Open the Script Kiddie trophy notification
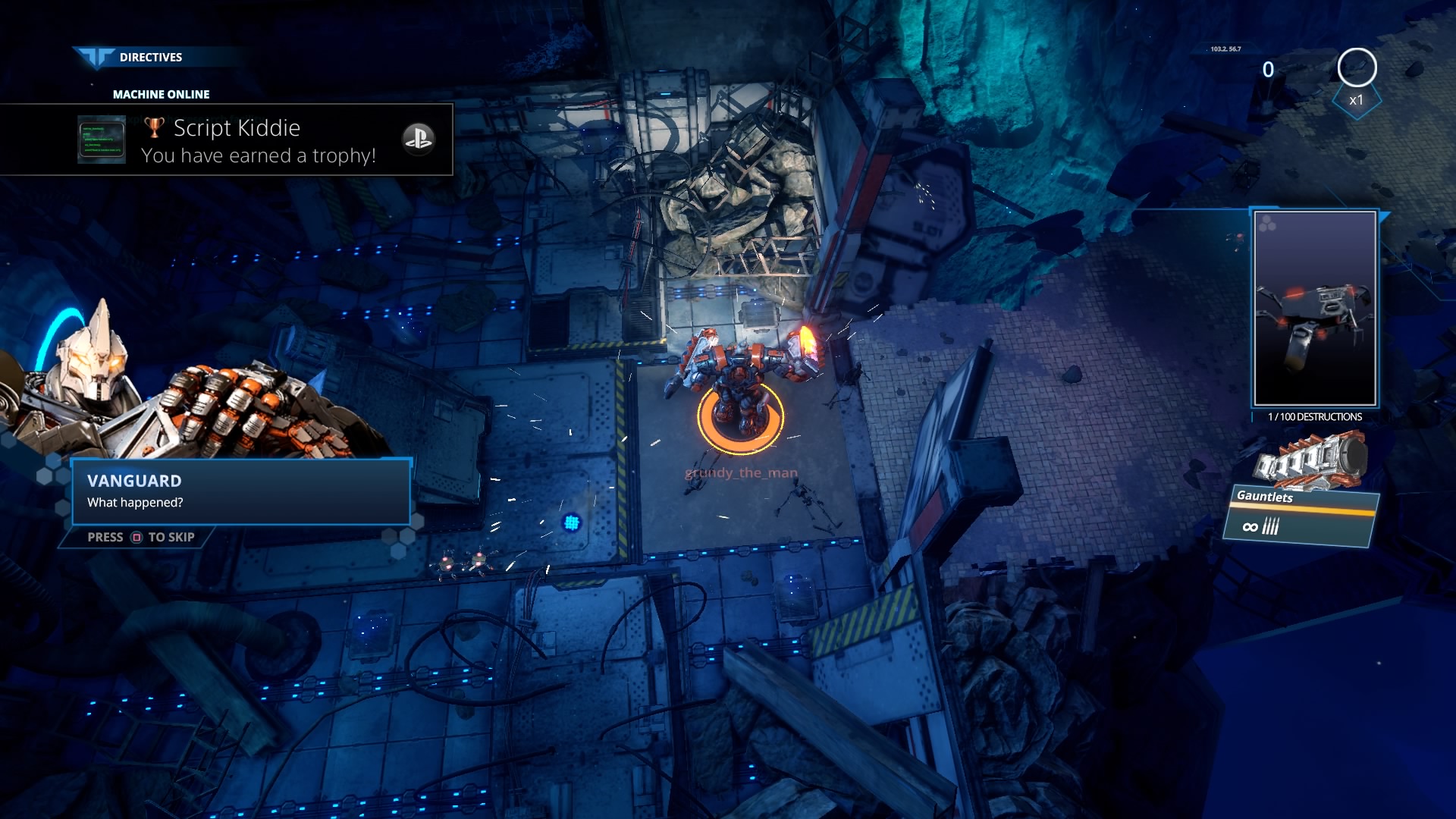The width and height of the screenshot is (1456, 819). pos(258,141)
